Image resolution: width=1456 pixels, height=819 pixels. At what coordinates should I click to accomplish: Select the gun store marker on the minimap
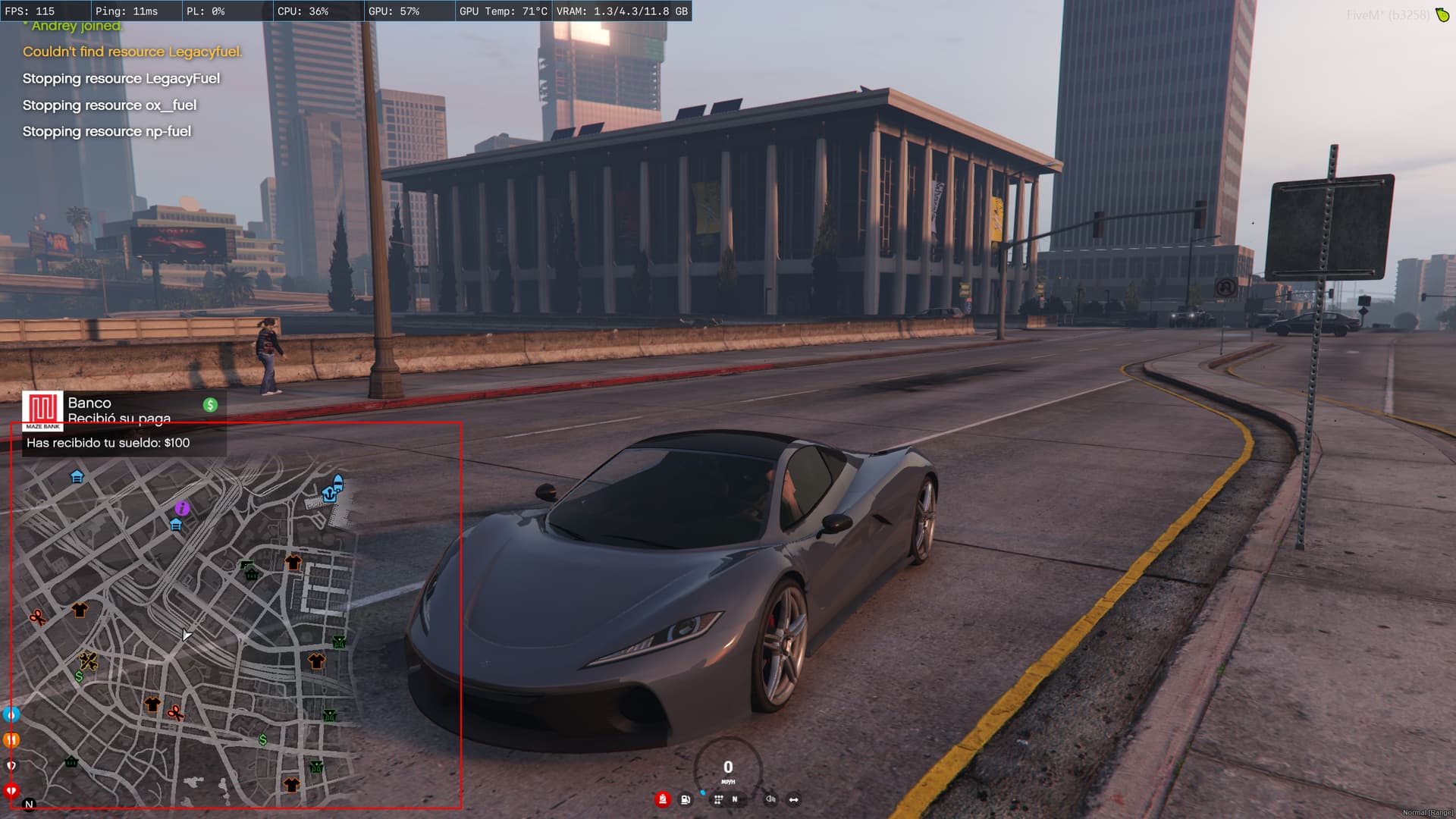[x=246, y=566]
